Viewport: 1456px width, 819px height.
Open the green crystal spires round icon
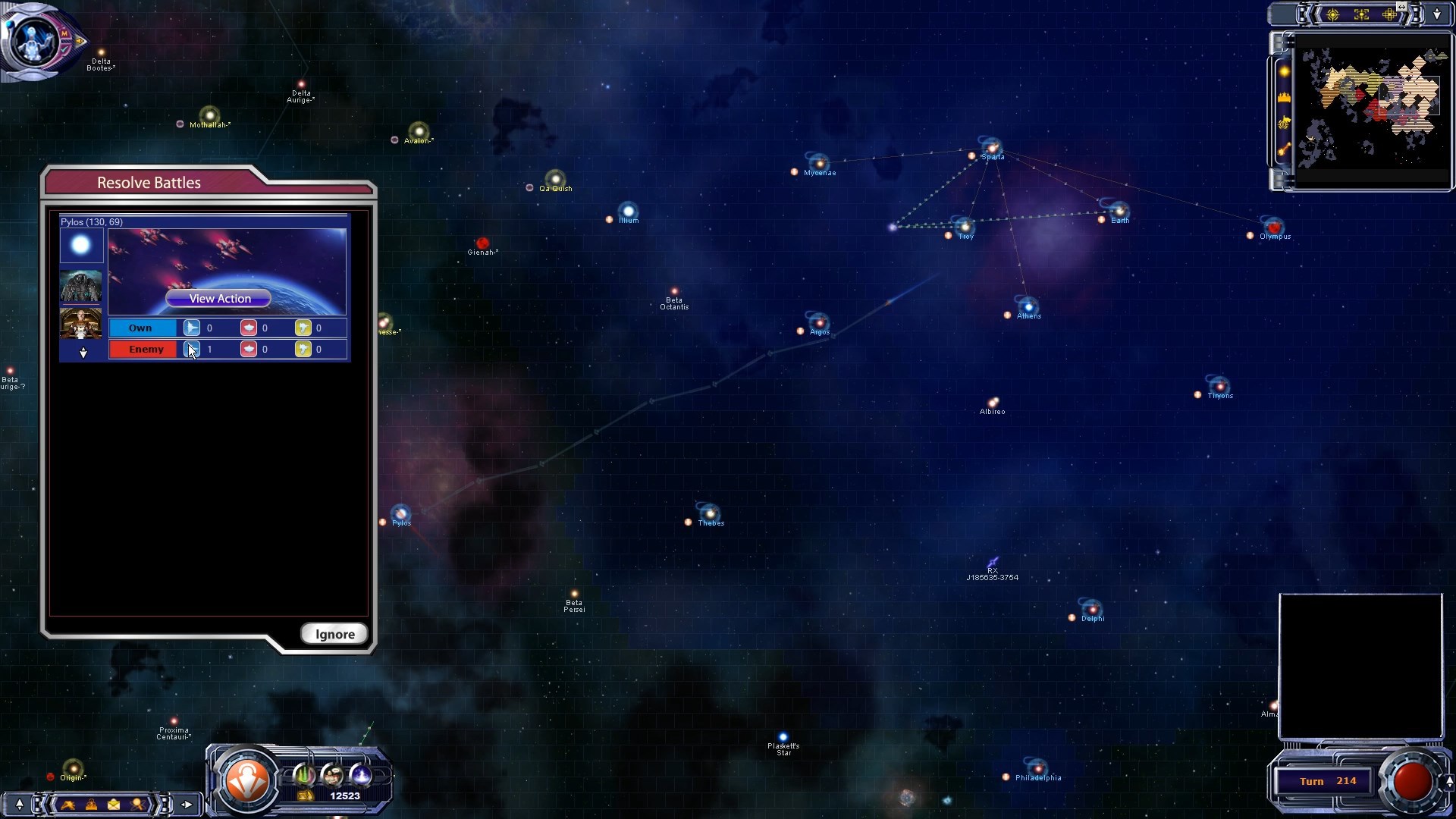(x=304, y=775)
